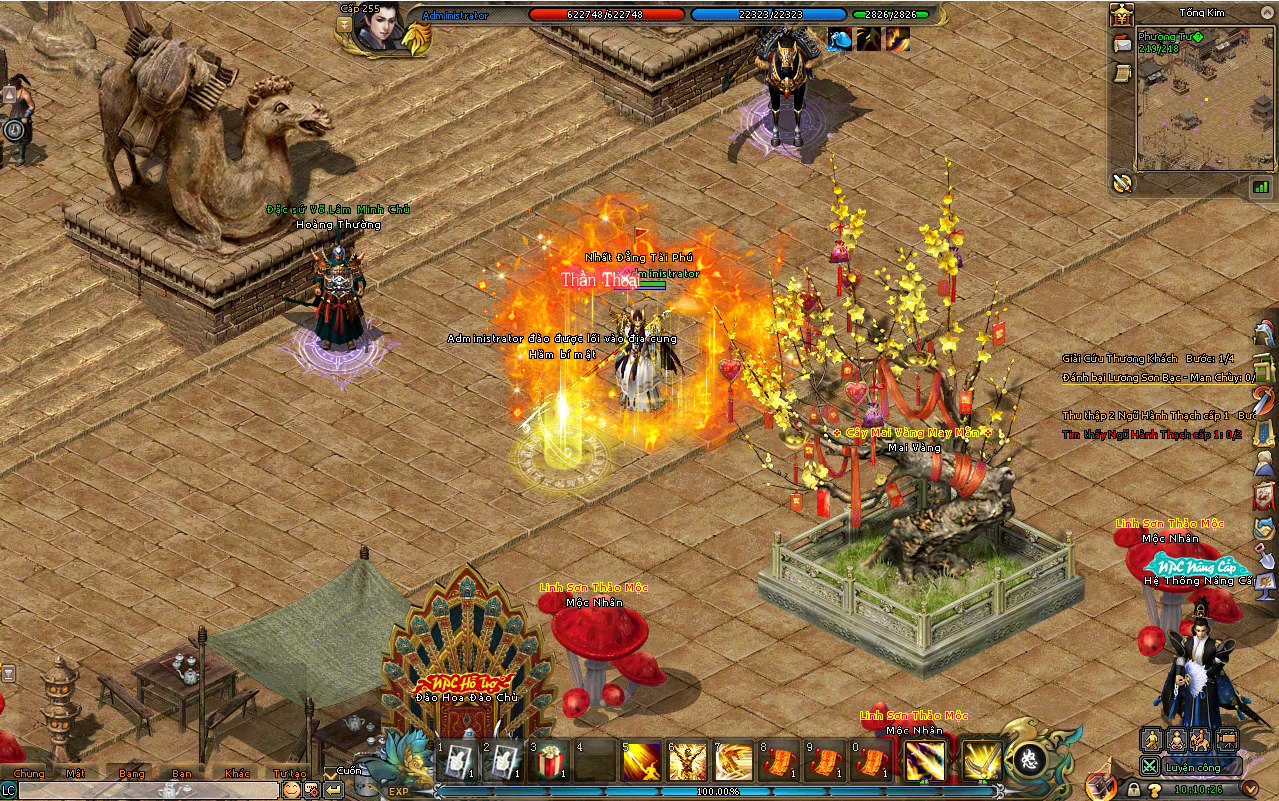The height and width of the screenshot is (801, 1279).
Task: Select the crossed golden swords skill
Action: 983,762
